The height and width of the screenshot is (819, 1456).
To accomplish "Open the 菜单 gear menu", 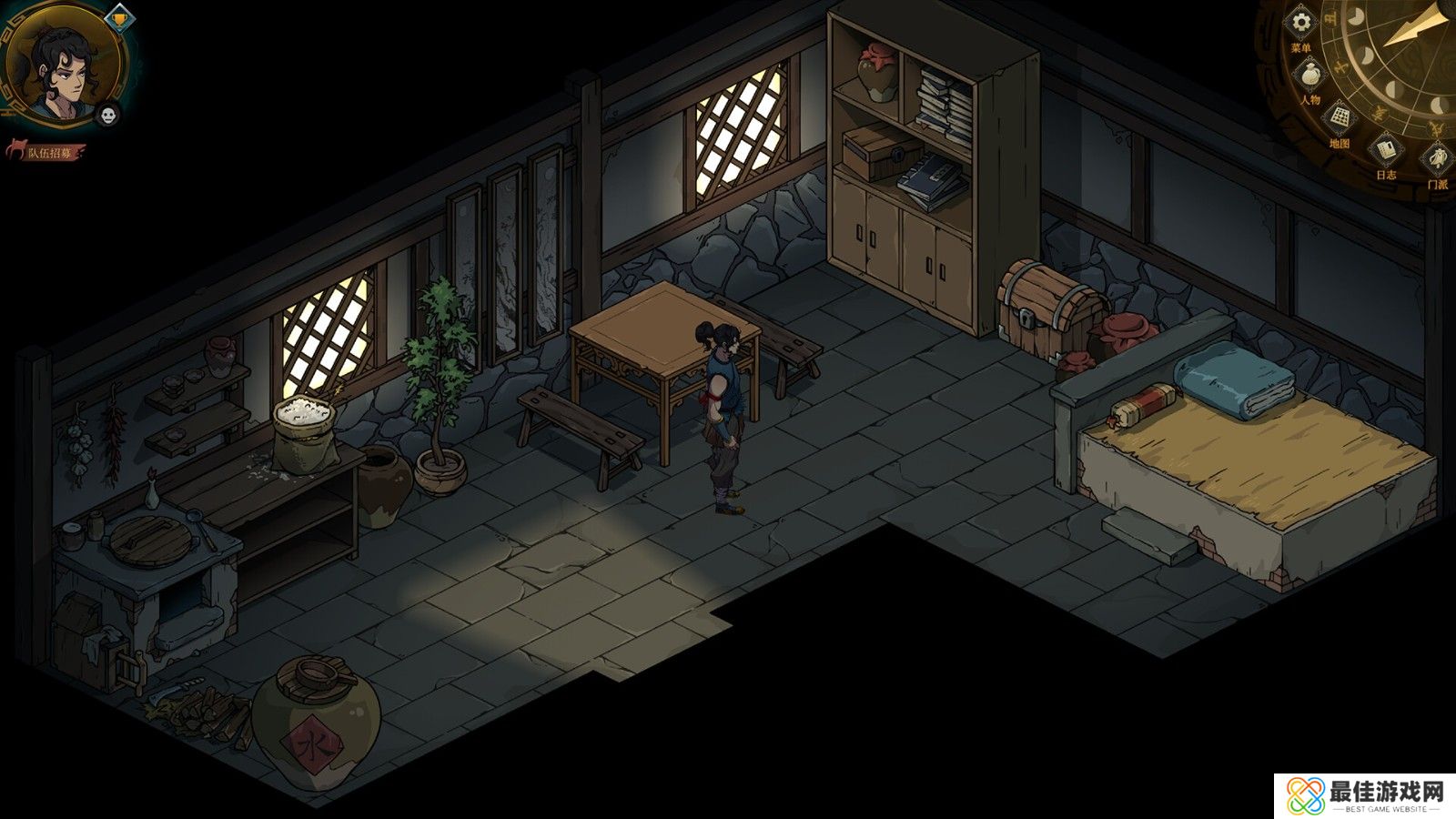I will click(x=1302, y=24).
